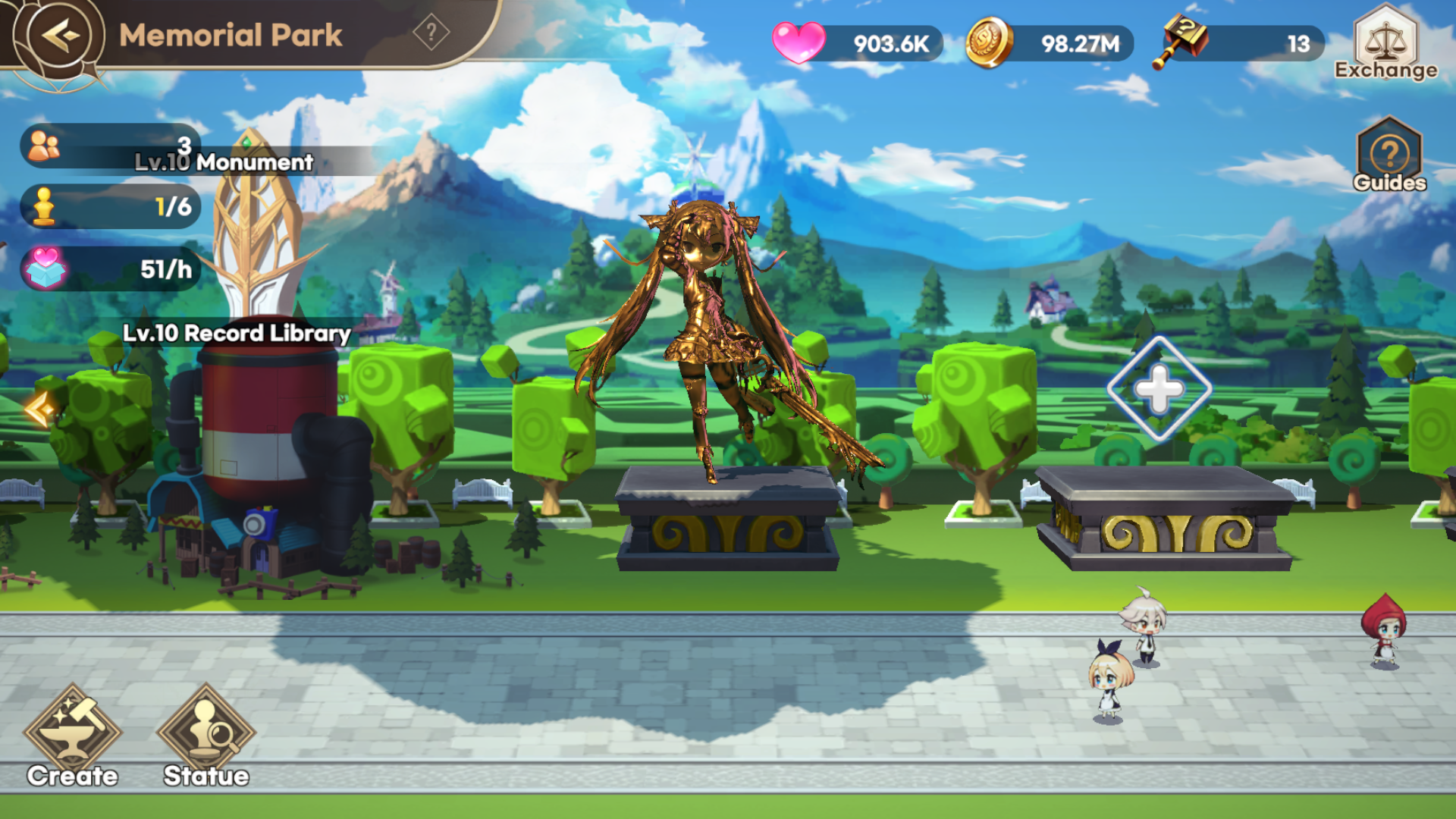Go back using the arrow button

point(60,35)
